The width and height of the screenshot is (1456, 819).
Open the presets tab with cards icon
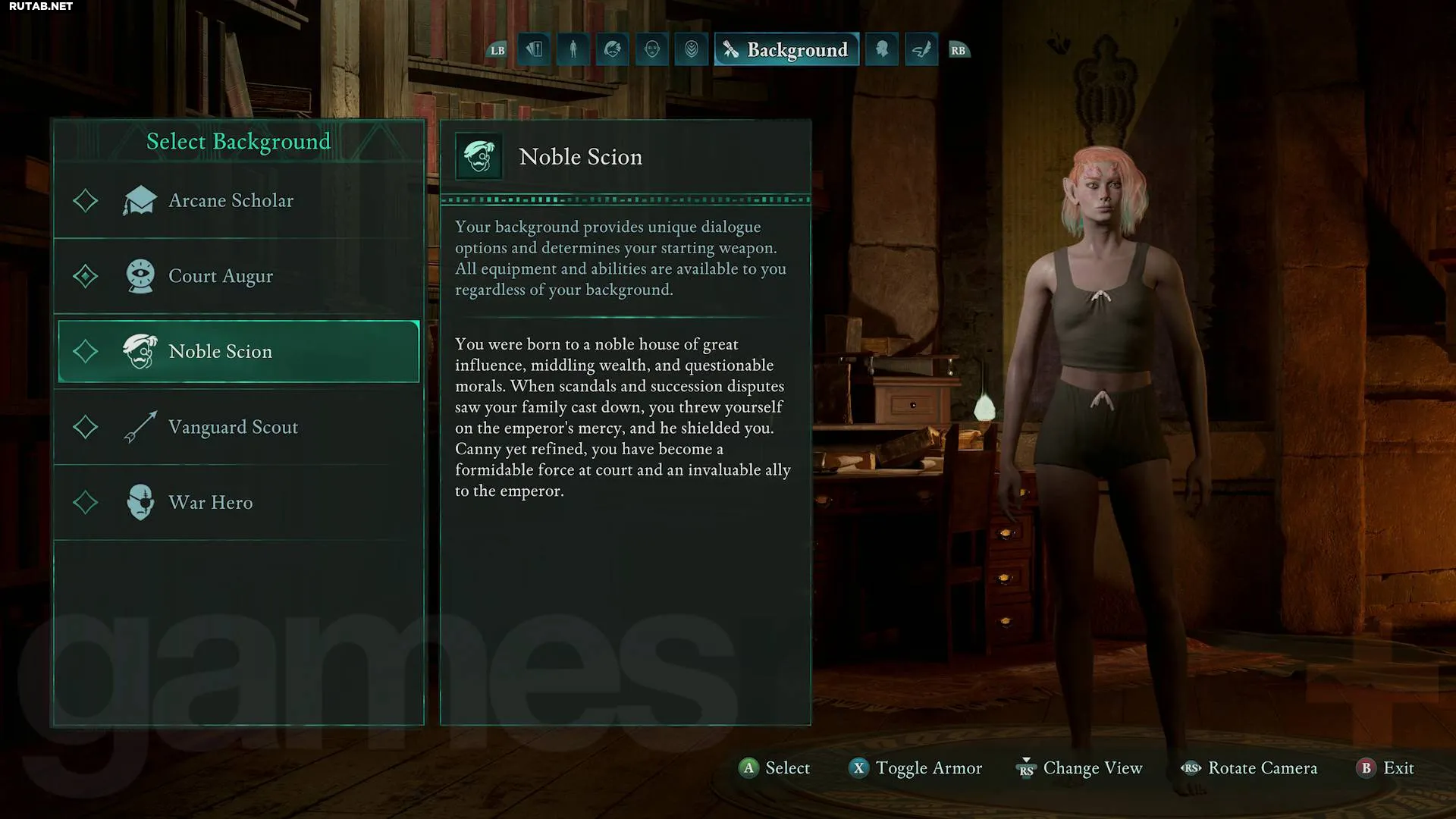534,50
